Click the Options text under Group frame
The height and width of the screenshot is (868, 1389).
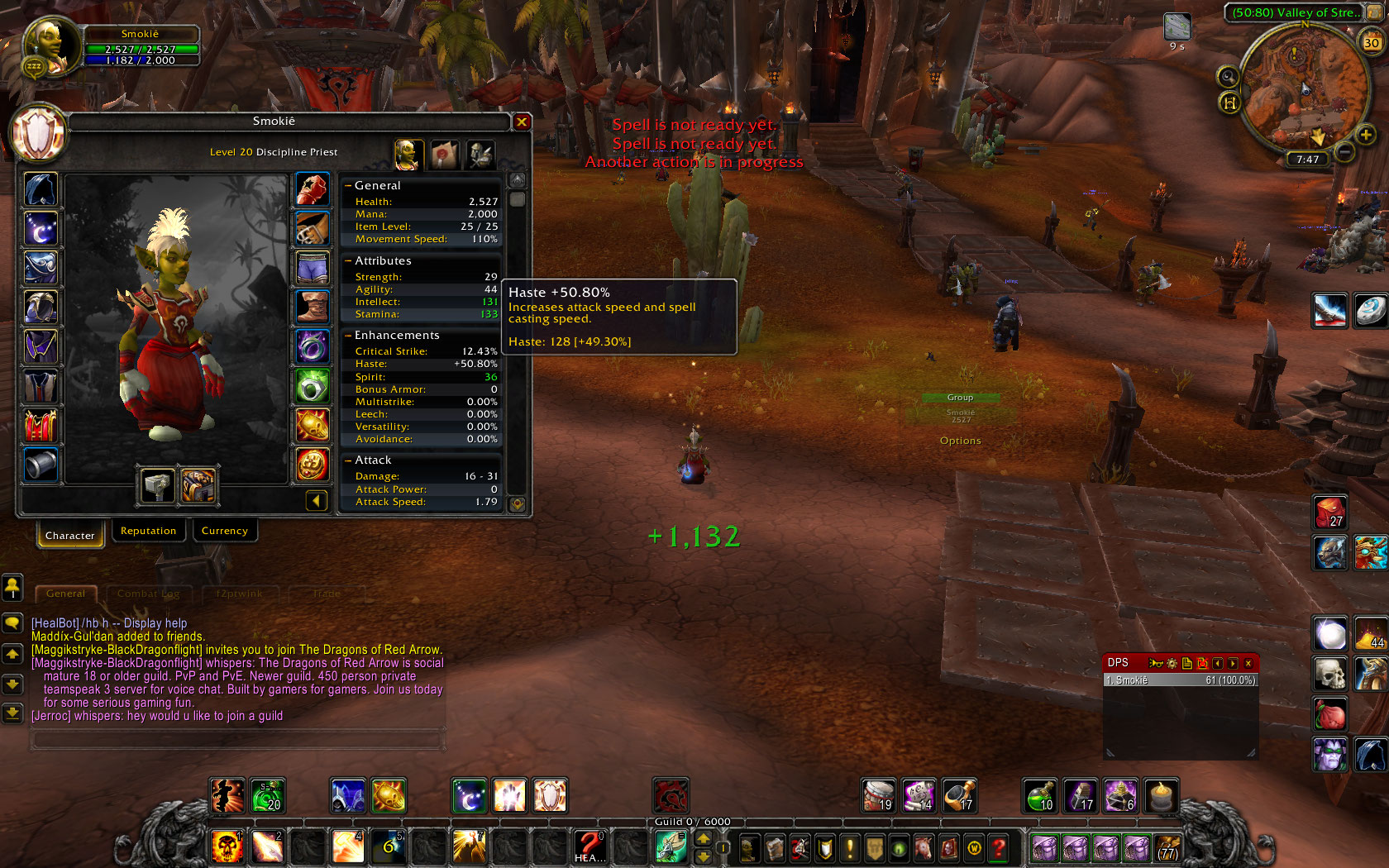pos(960,441)
